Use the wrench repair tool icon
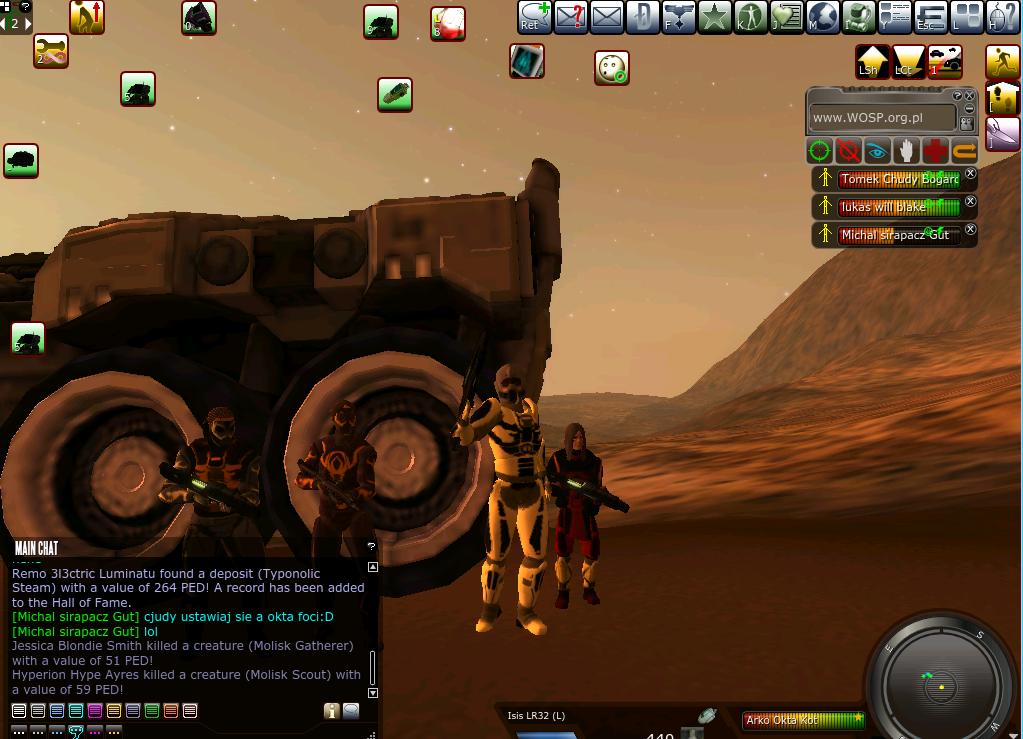The width and height of the screenshot is (1023, 739). click(51, 50)
